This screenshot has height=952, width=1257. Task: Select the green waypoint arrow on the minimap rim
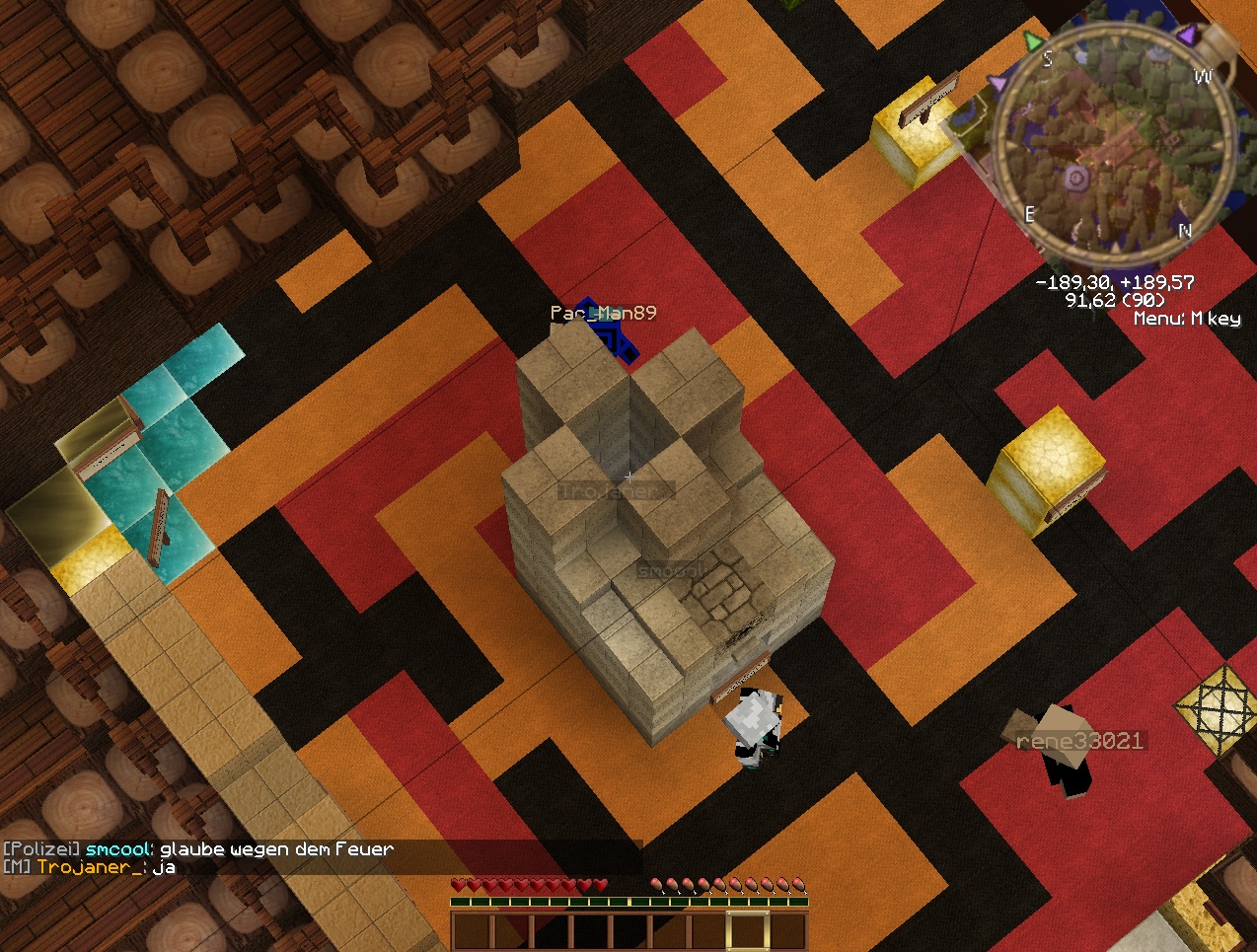(x=1032, y=41)
